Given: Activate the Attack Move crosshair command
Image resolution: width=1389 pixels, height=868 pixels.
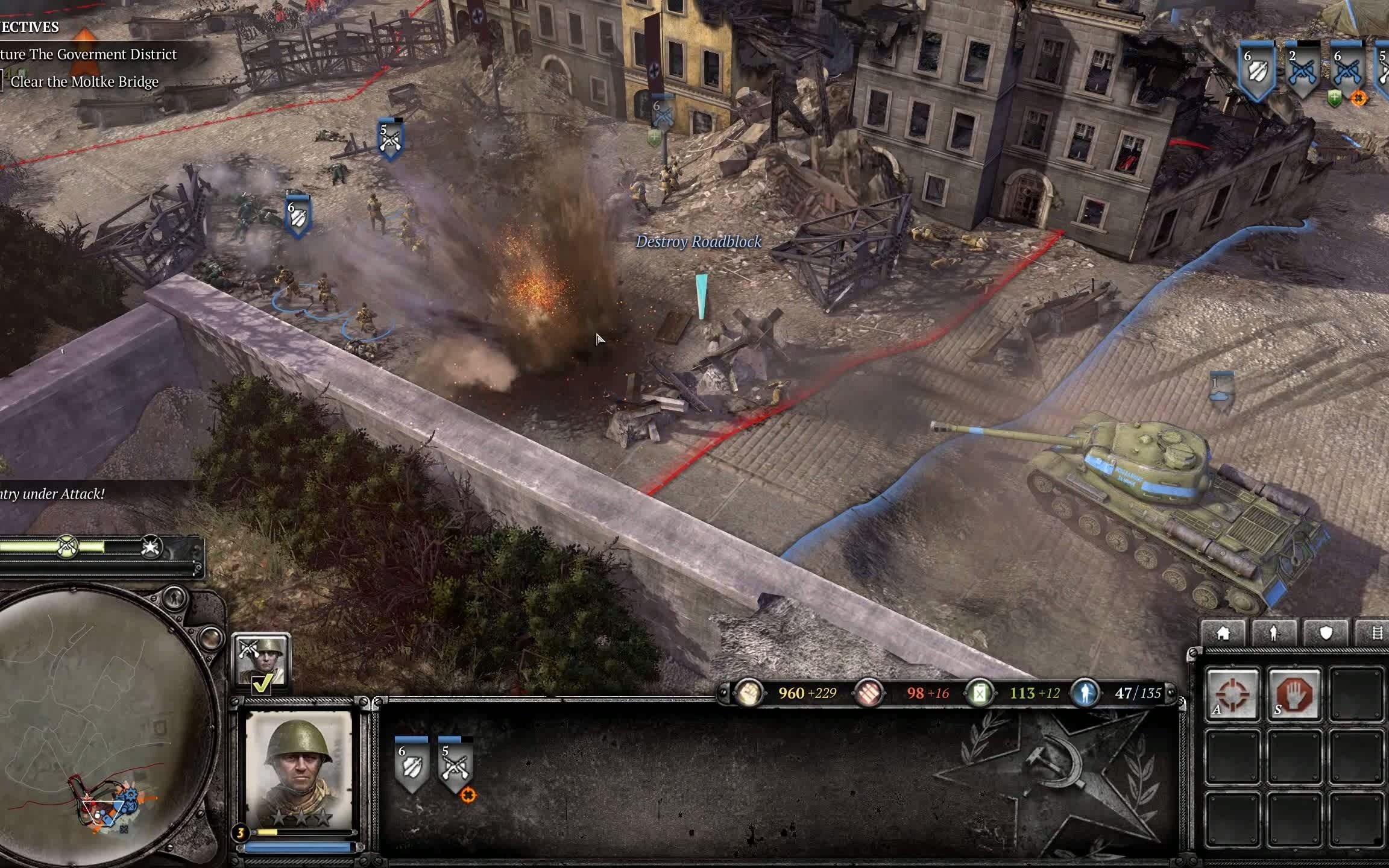Looking at the screenshot, I should tap(1232, 693).
